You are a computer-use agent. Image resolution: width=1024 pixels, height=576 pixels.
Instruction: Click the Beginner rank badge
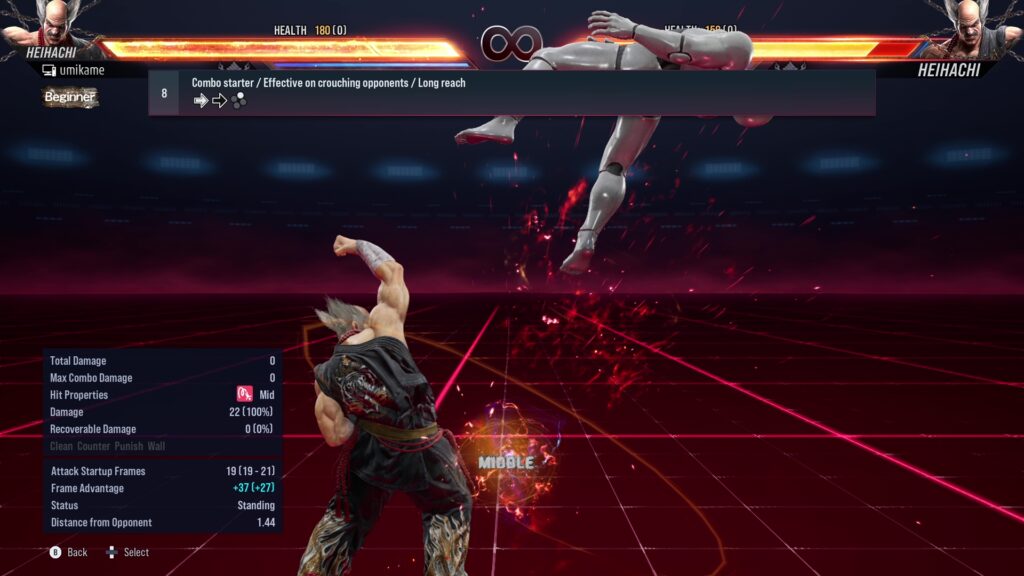(x=69, y=97)
